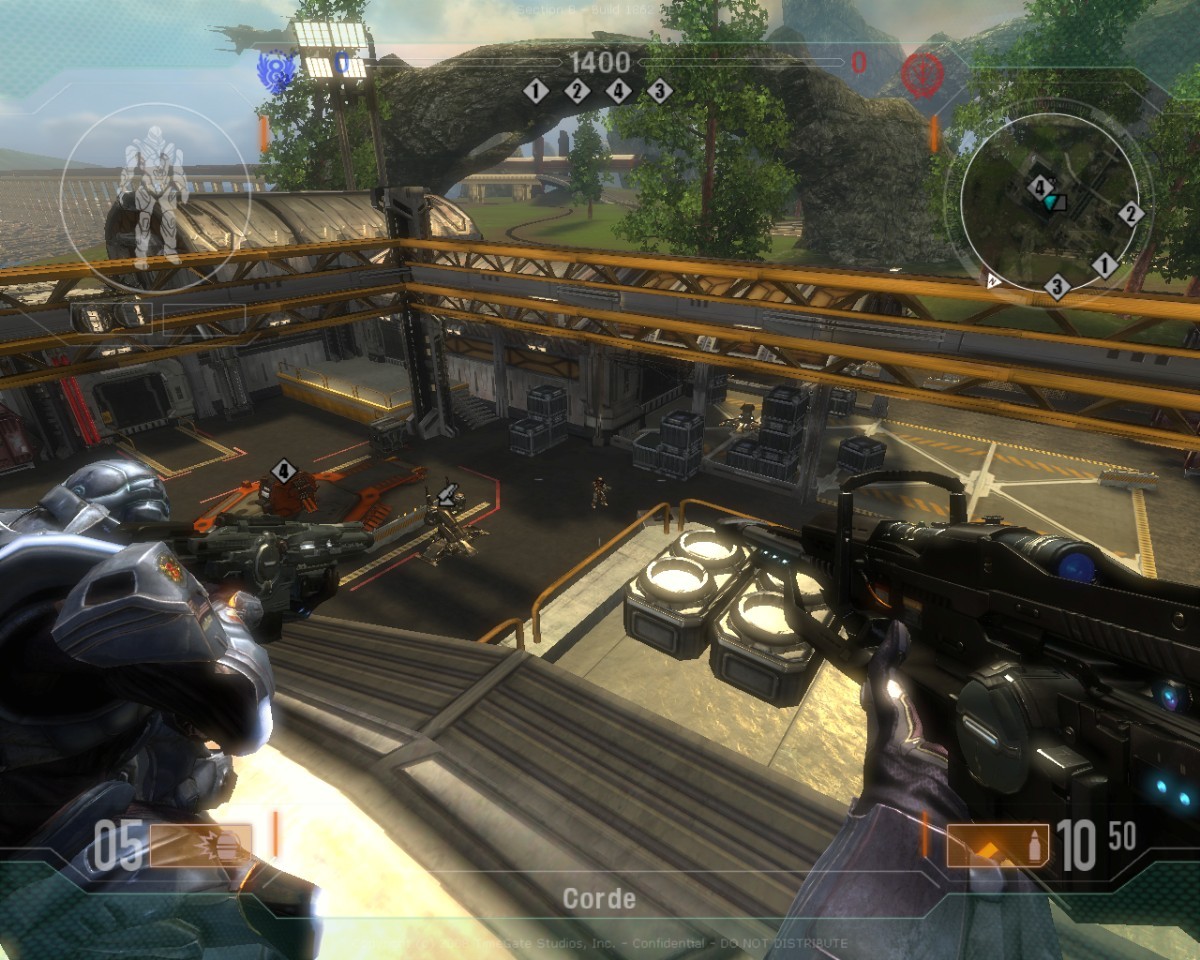Pick marker 2 on the minimap
Image resolution: width=1200 pixels, height=960 pixels.
click(x=1131, y=213)
